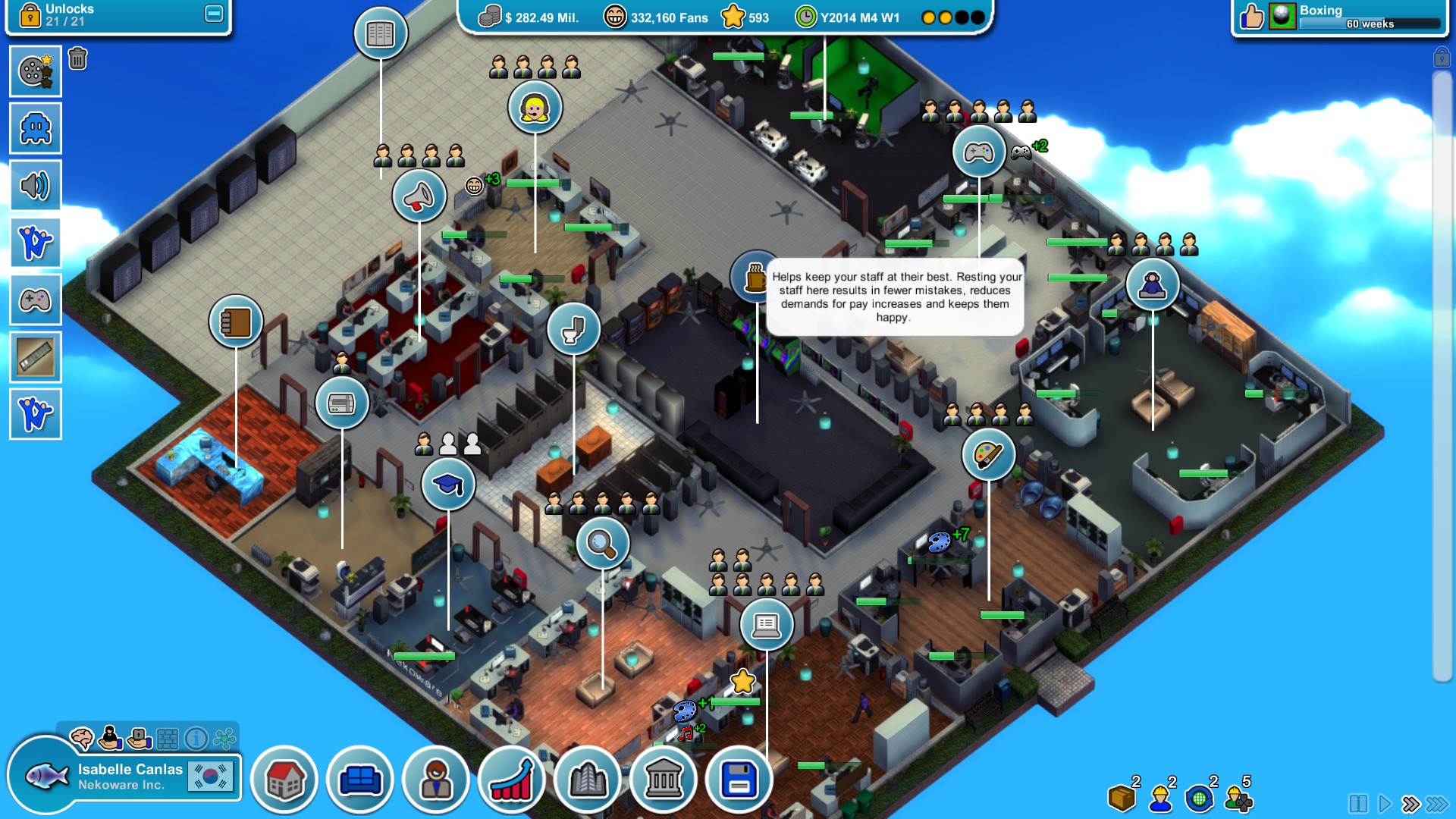Click the toilet room marker on the map
This screenshot has height=819, width=1456.
point(574,329)
